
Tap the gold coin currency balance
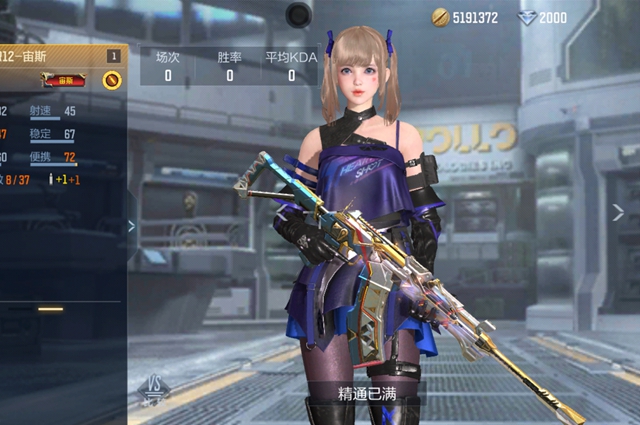[x=465, y=17]
